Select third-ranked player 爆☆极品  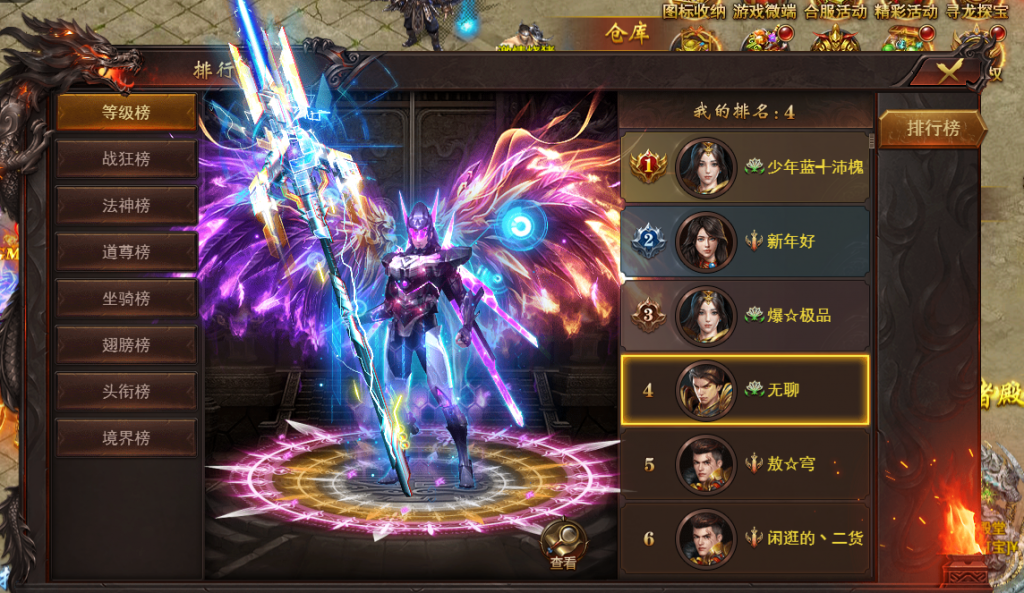[x=744, y=315]
